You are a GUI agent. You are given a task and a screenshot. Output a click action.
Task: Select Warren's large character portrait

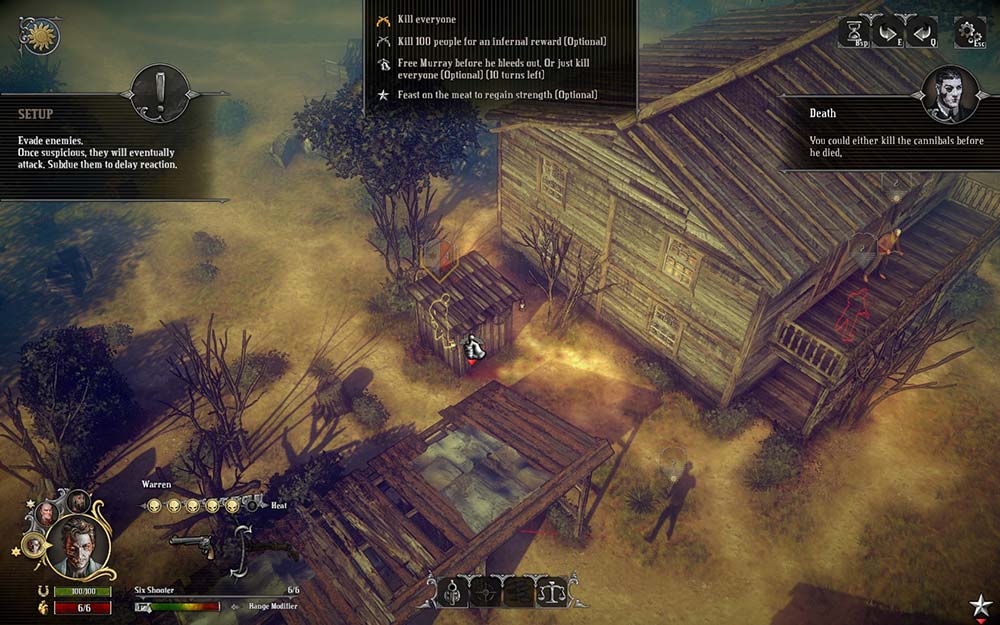(x=79, y=547)
